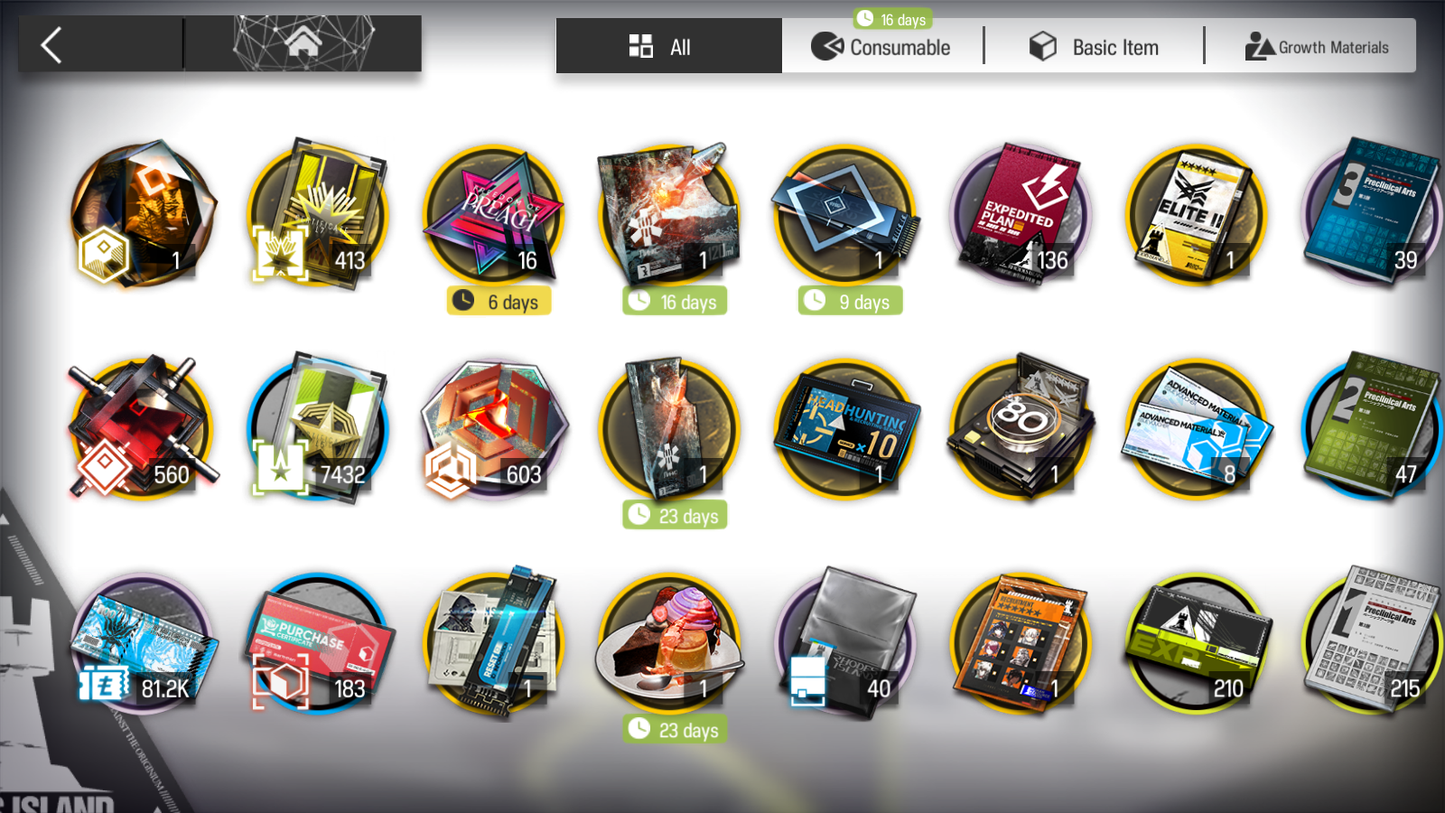Switch to Growth Materials tab
This screenshot has height=813, width=1445.
[x=1316, y=47]
